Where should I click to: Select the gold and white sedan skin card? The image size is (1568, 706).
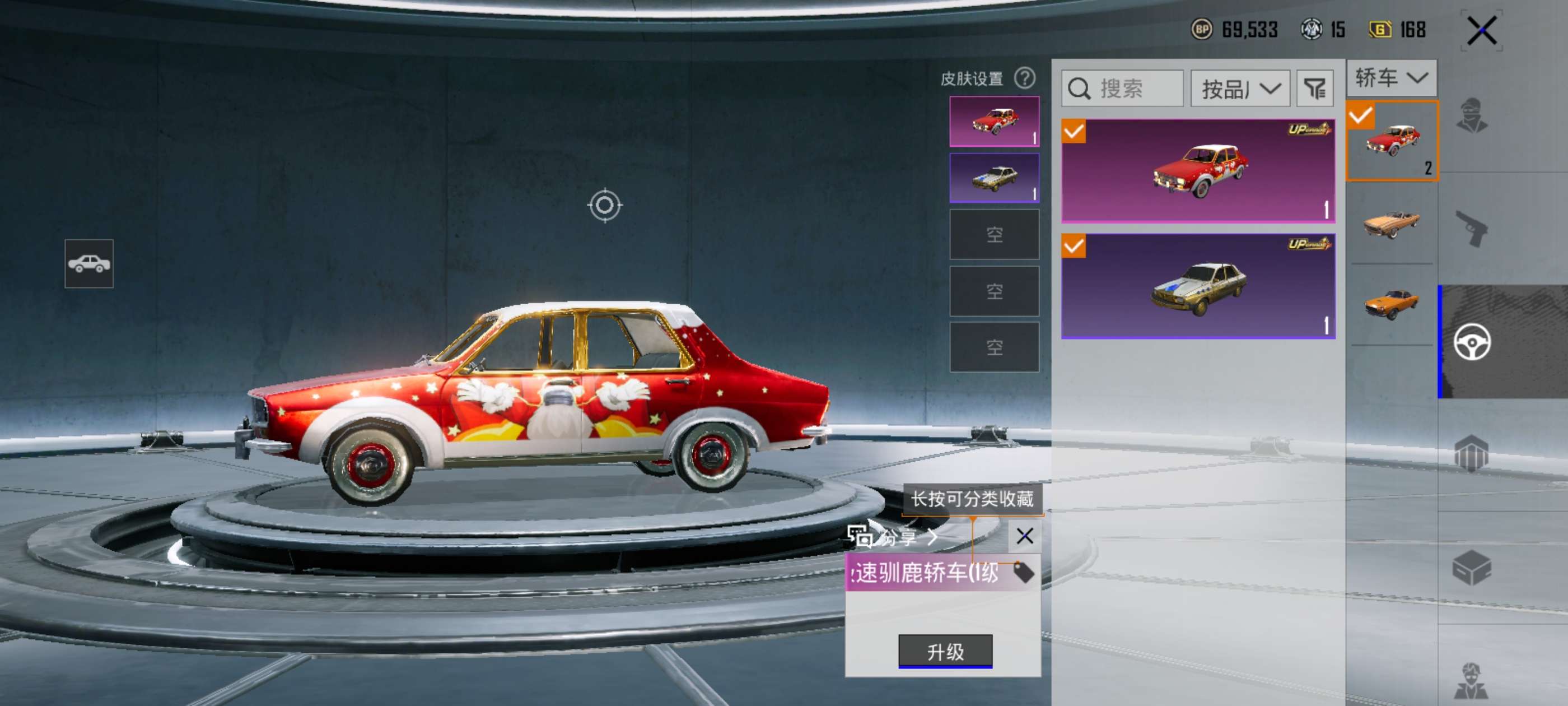(1198, 286)
